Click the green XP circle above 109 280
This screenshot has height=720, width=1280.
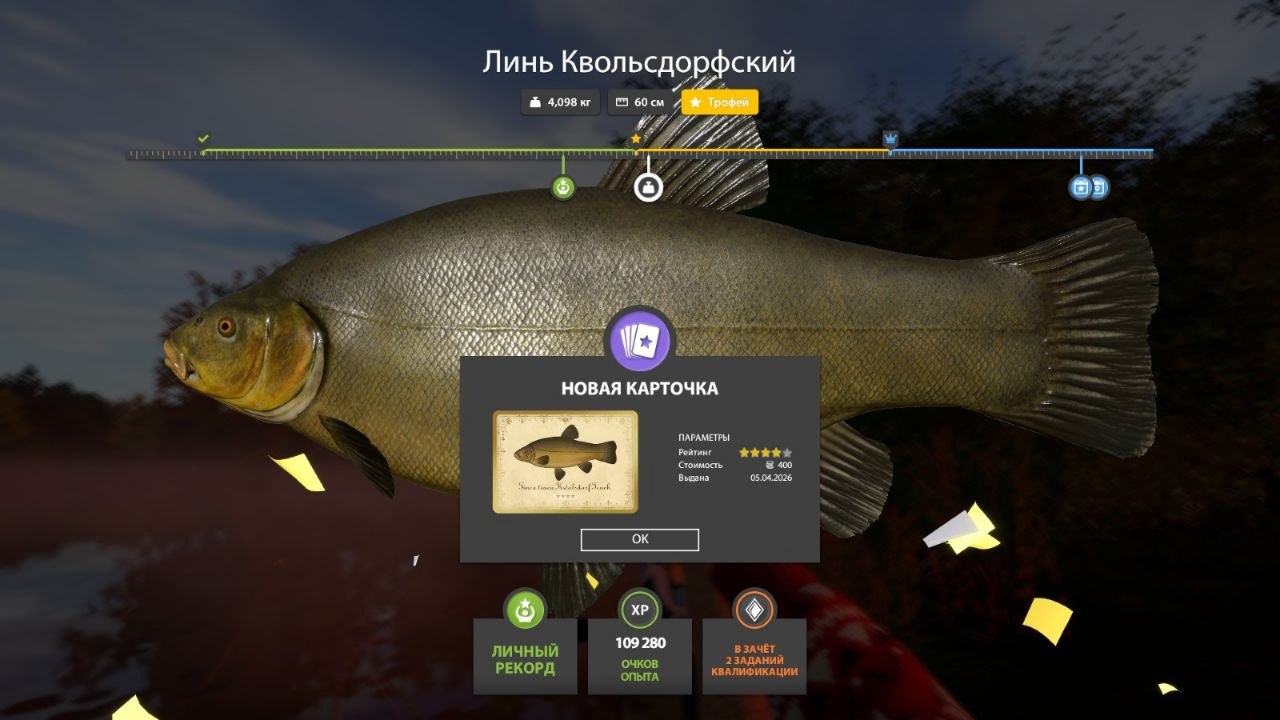(x=640, y=611)
